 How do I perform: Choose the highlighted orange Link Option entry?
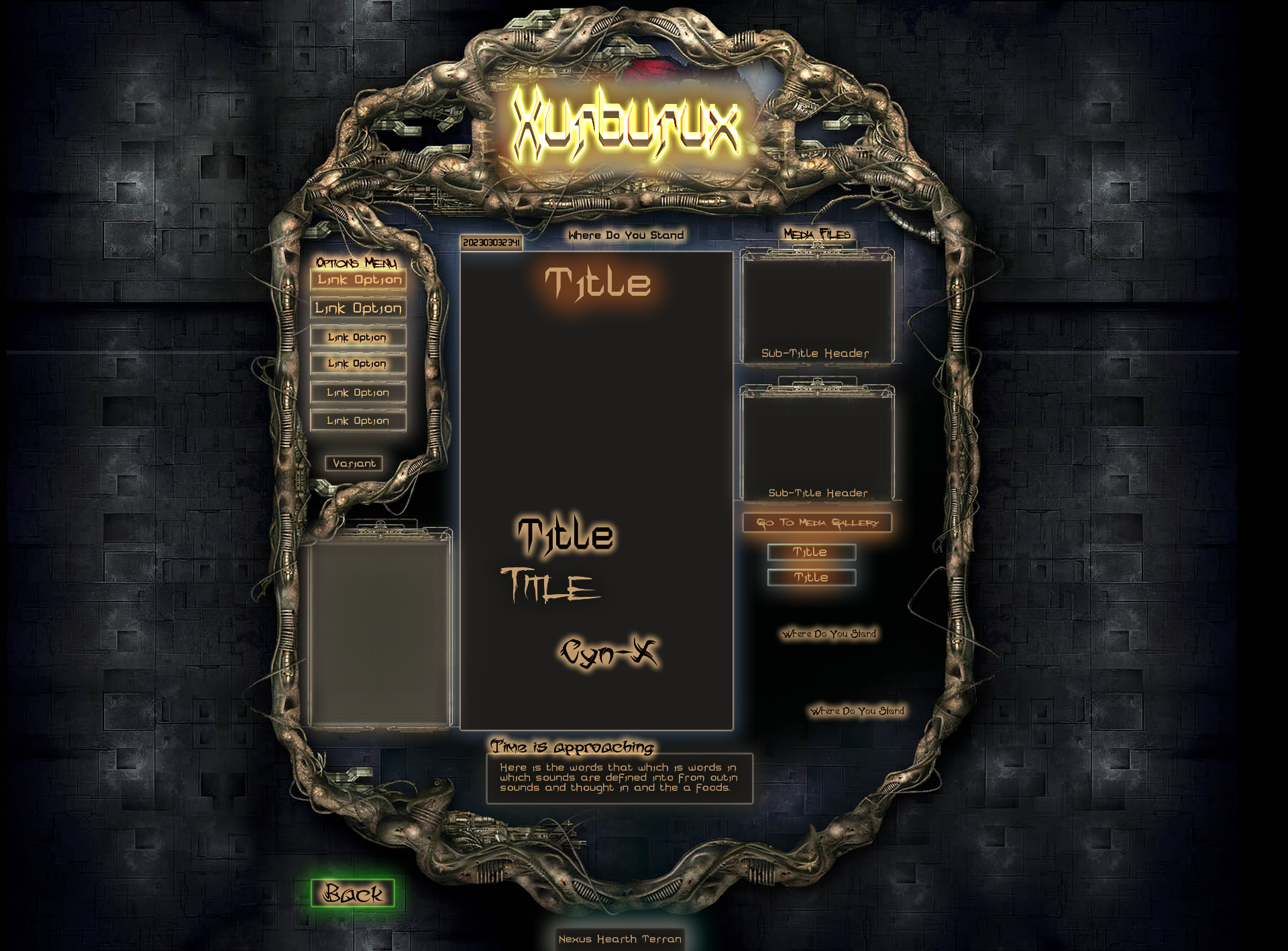[359, 280]
